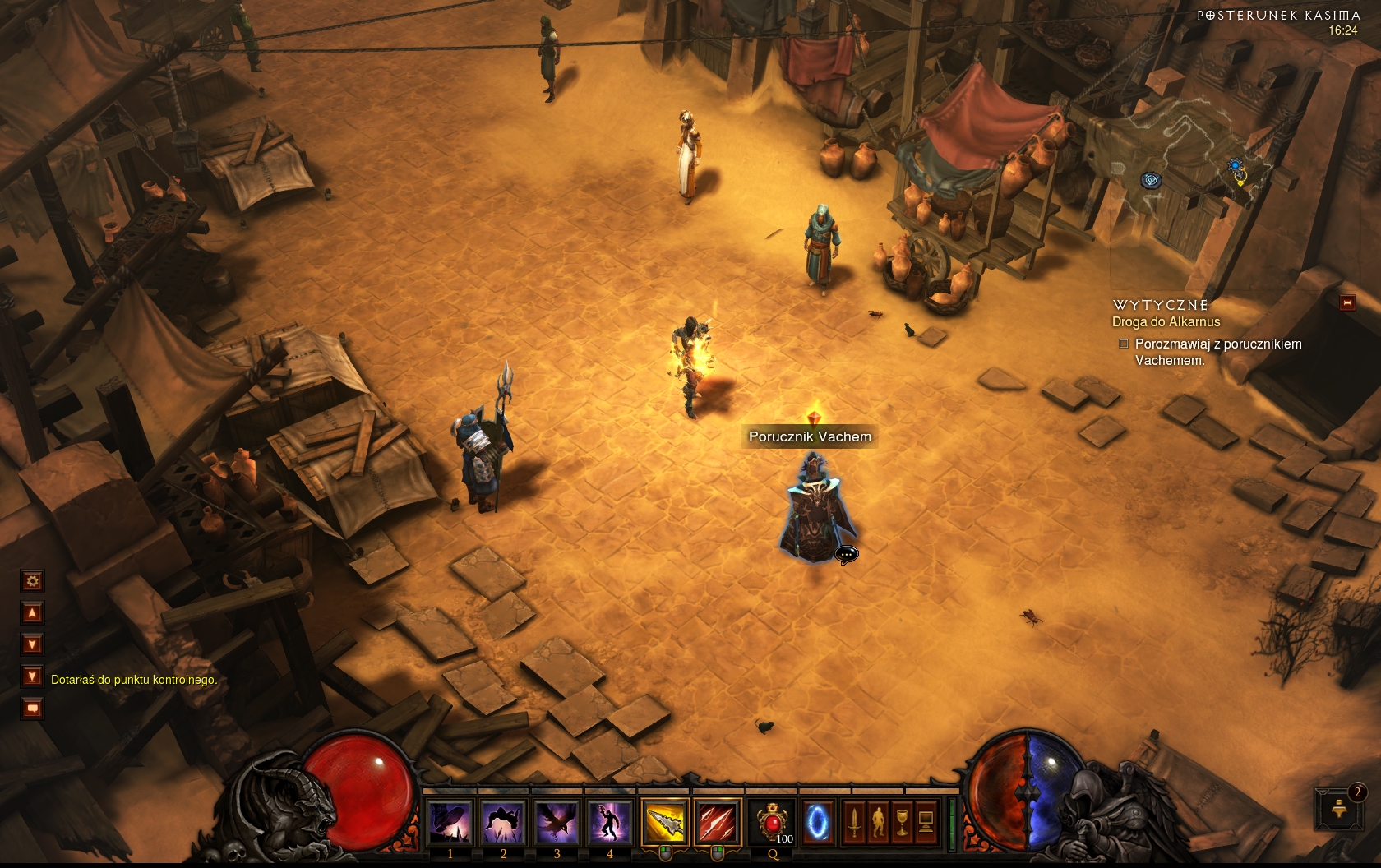1381x868 pixels.
Task: Open the chat speech bubble button
Action: coord(33,708)
